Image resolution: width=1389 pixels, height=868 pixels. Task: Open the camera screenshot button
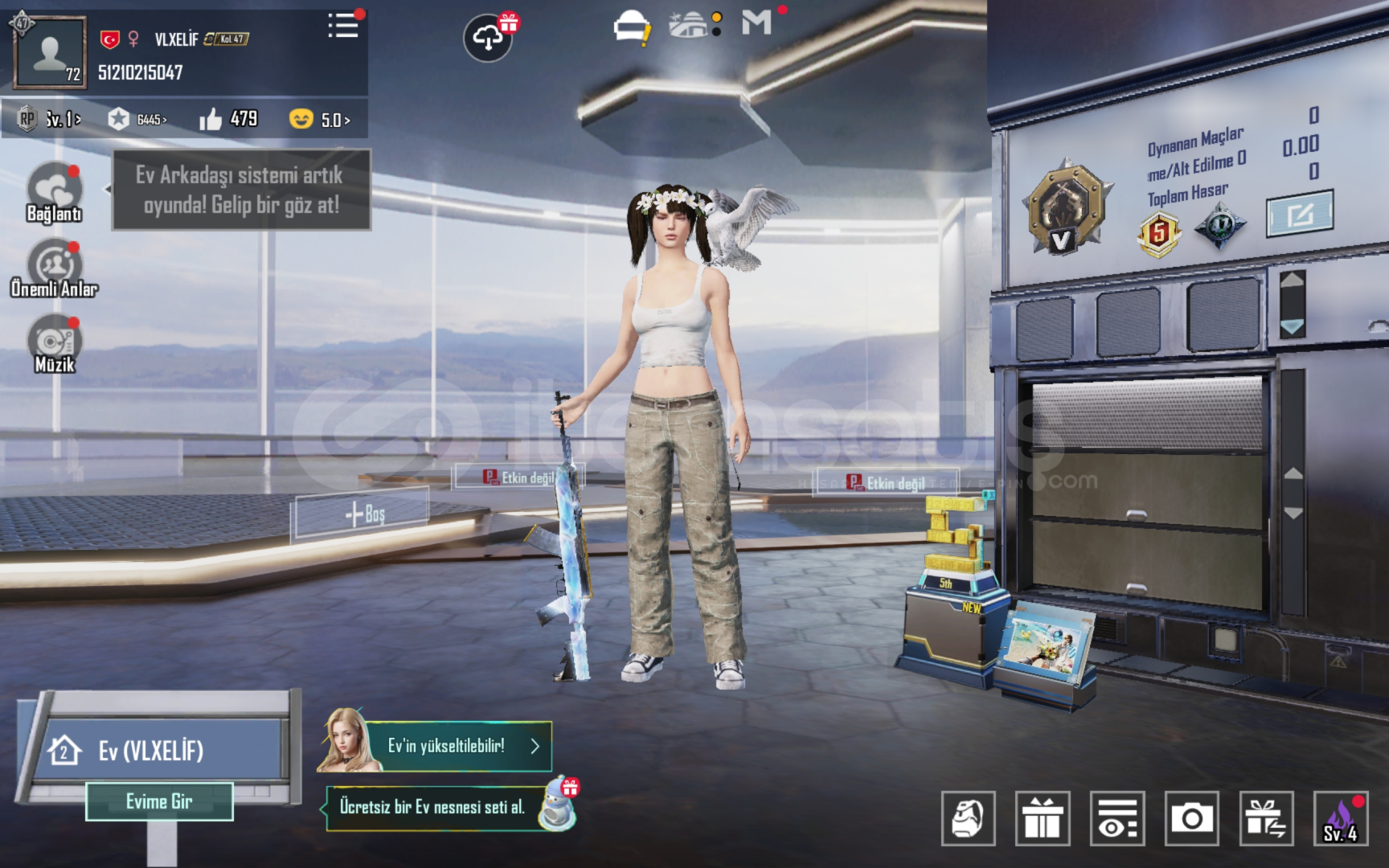click(1192, 818)
